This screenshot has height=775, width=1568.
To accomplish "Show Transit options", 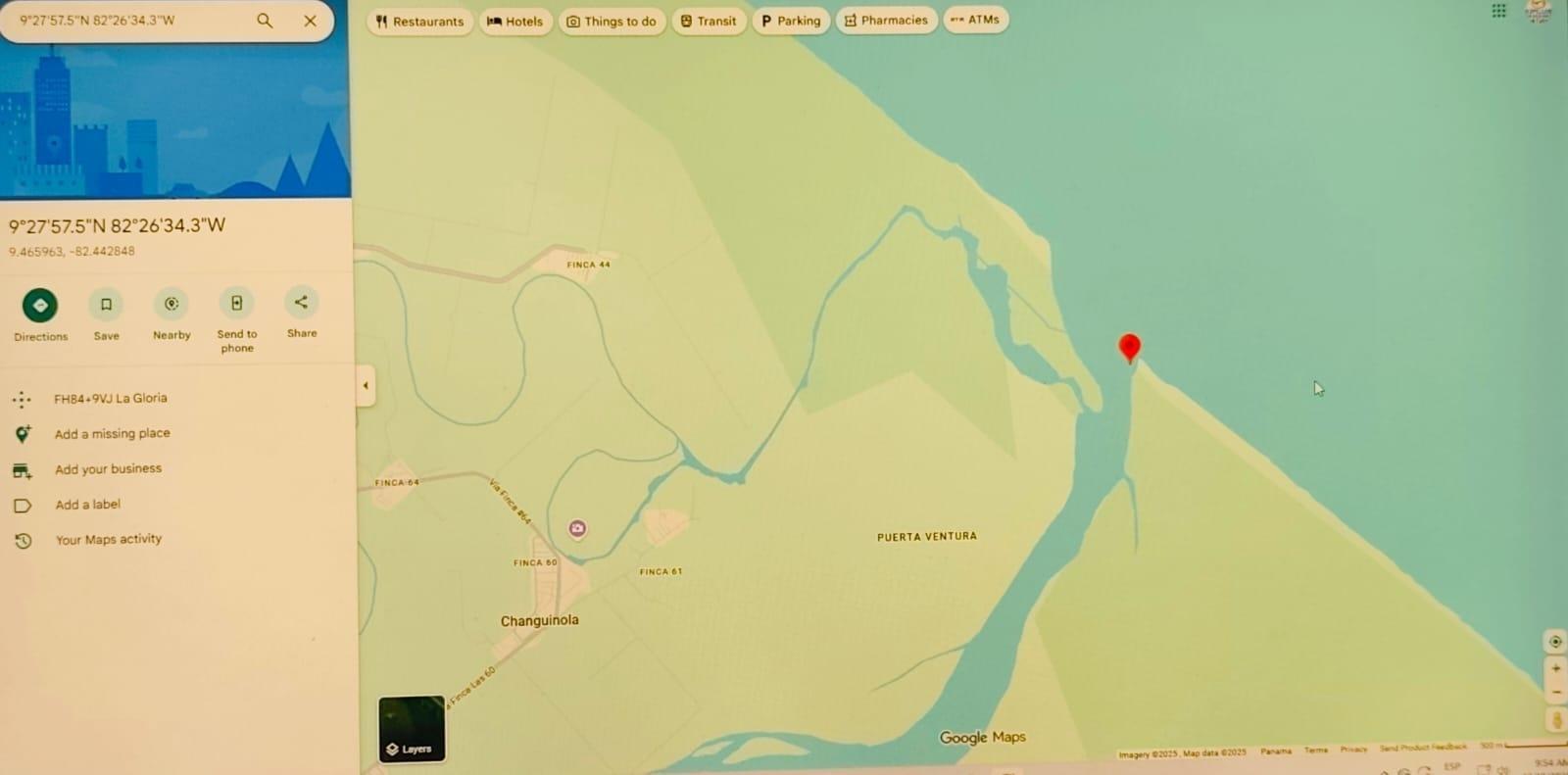I will point(709,22).
